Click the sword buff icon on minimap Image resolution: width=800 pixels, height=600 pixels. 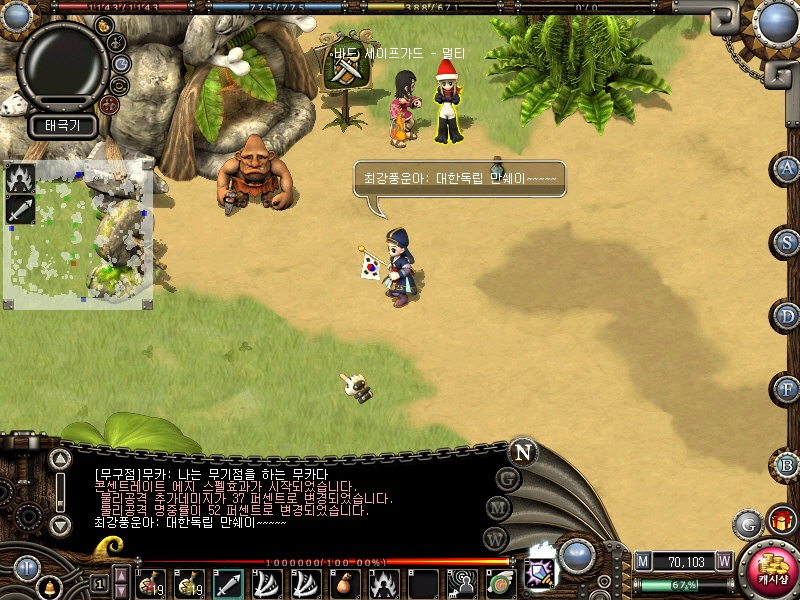tap(21, 210)
